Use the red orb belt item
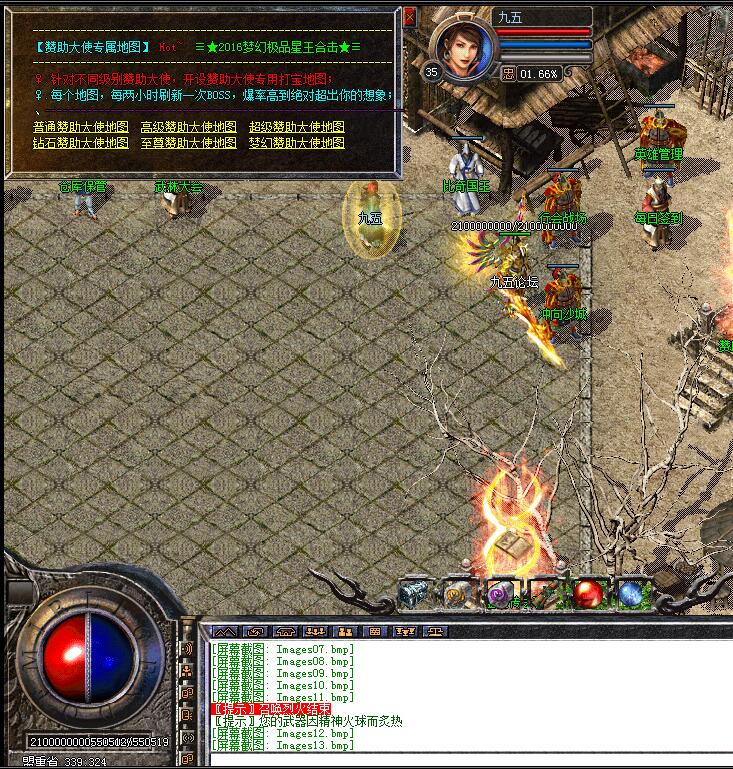Screen dimensions: 733x769 click(x=586, y=594)
